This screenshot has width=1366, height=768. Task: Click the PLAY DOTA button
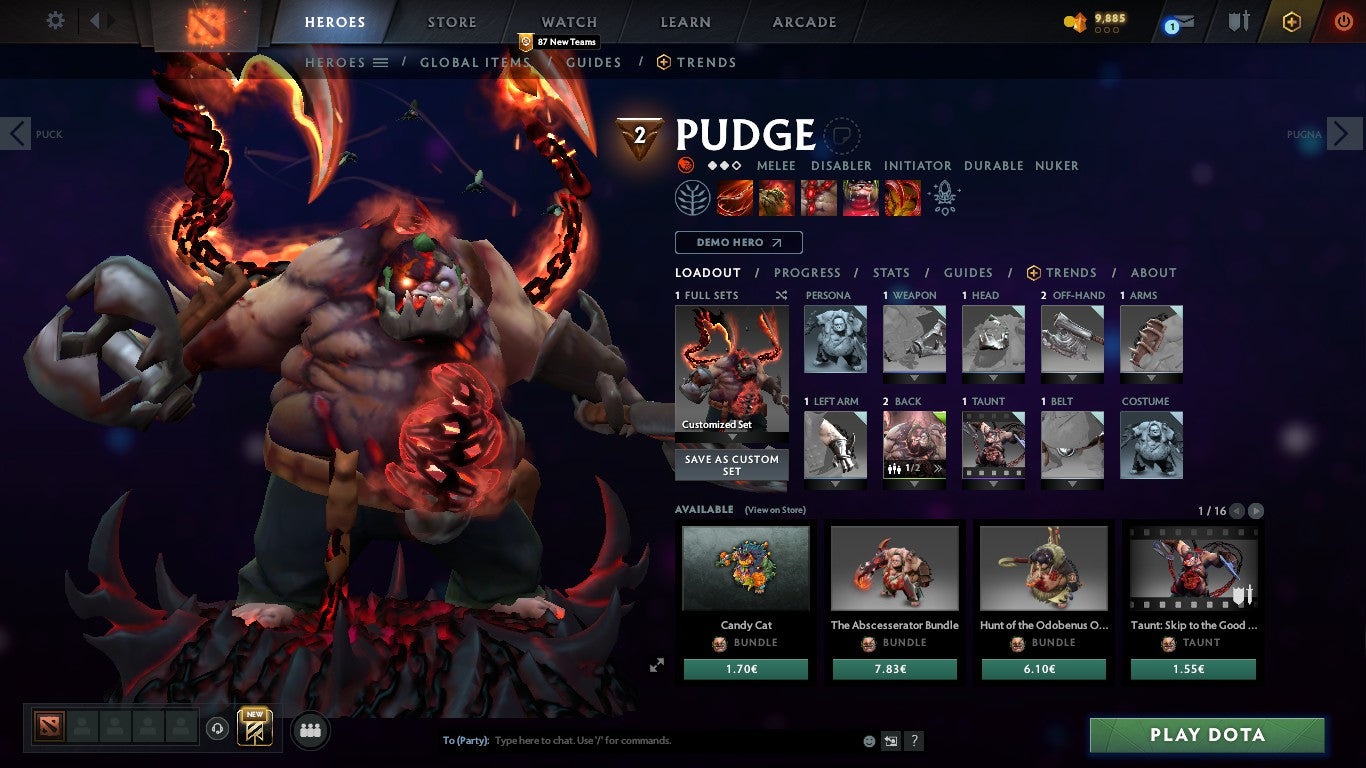(x=1207, y=735)
